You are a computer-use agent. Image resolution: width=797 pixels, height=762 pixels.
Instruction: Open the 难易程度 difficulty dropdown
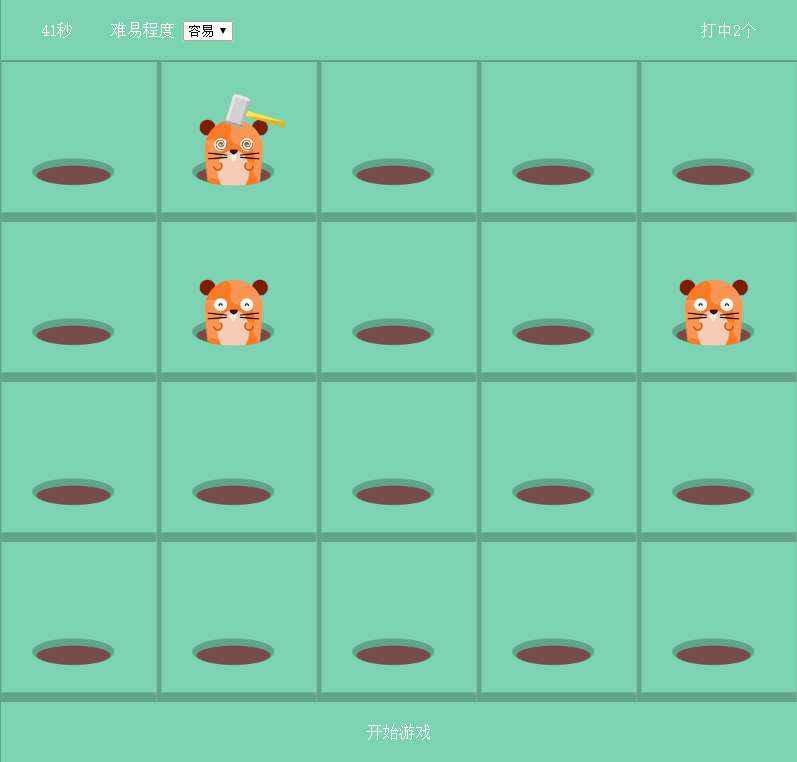click(208, 31)
